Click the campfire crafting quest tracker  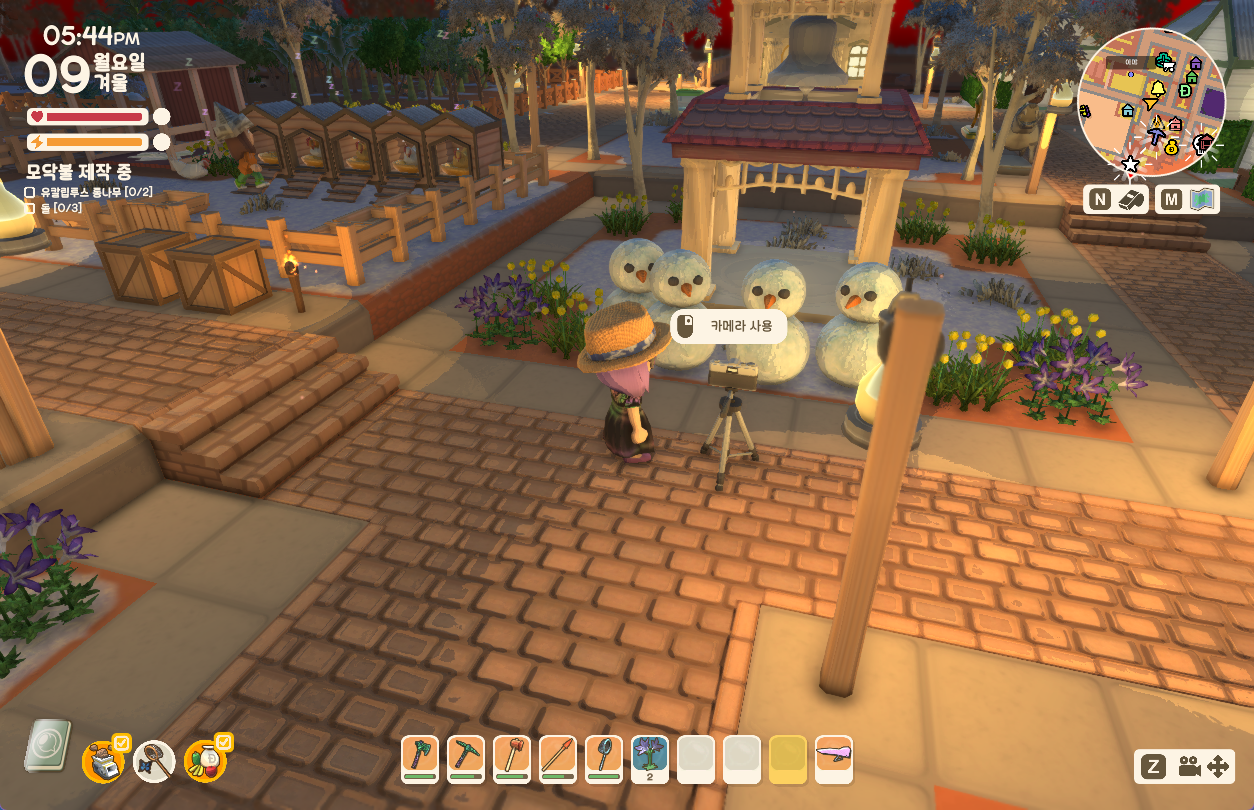(x=79, y=172)
